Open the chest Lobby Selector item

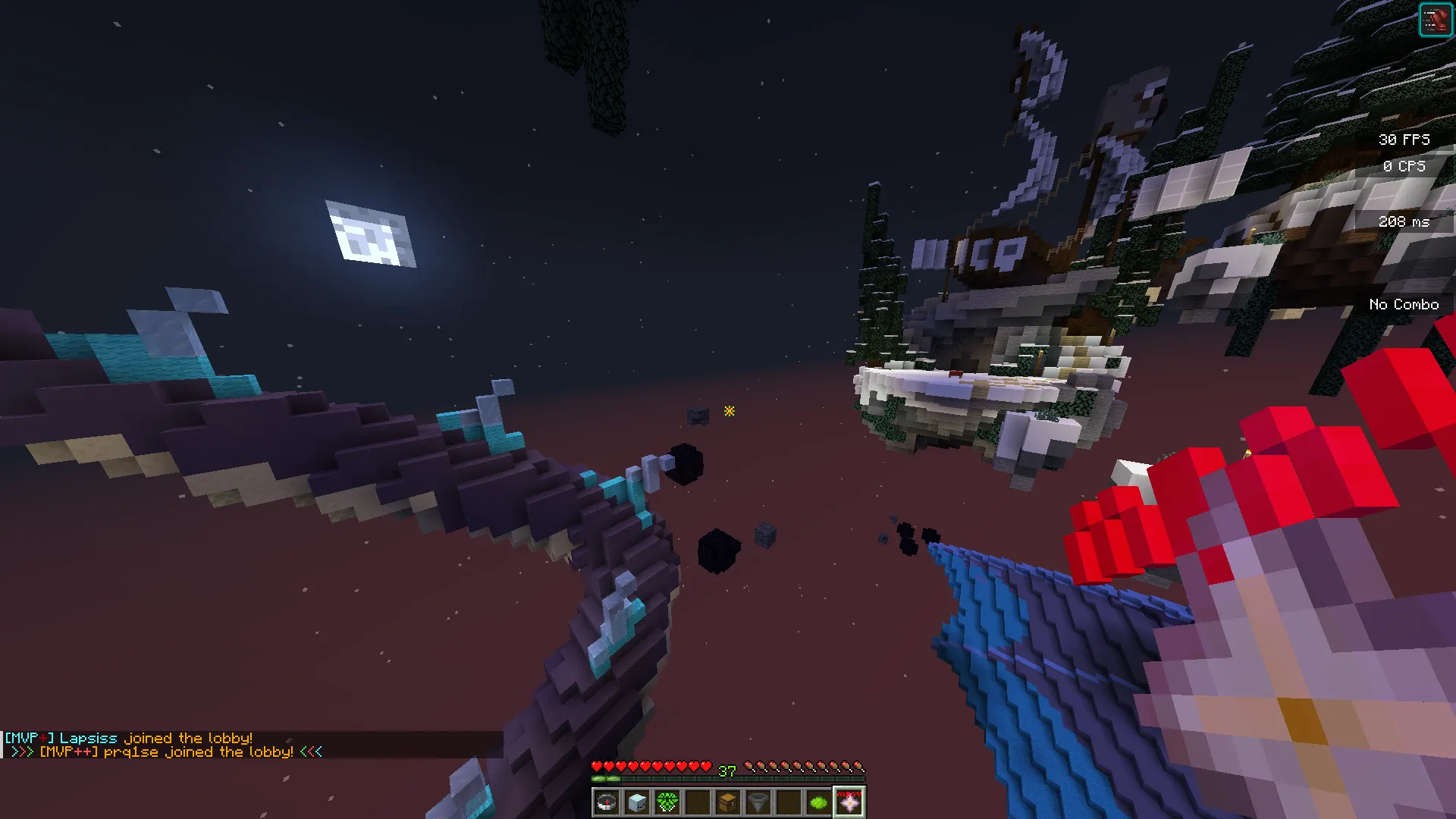coord(729,802)
